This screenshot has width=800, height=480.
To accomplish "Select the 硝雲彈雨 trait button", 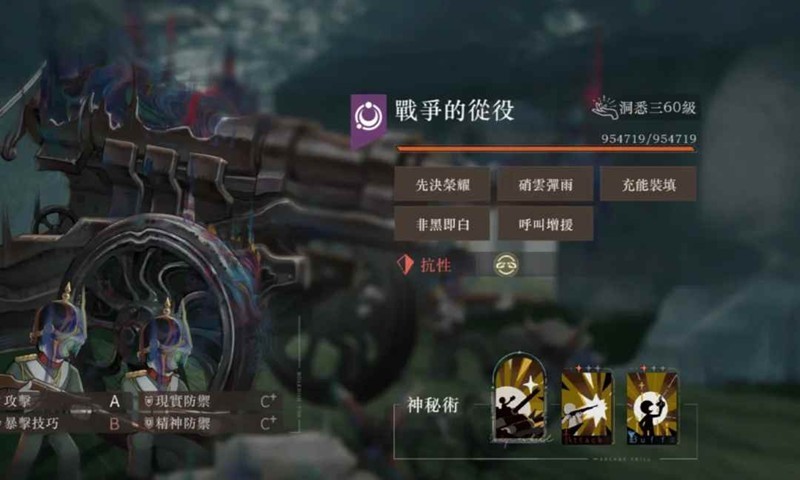I will pyautogui.click(x=545, y=184).
